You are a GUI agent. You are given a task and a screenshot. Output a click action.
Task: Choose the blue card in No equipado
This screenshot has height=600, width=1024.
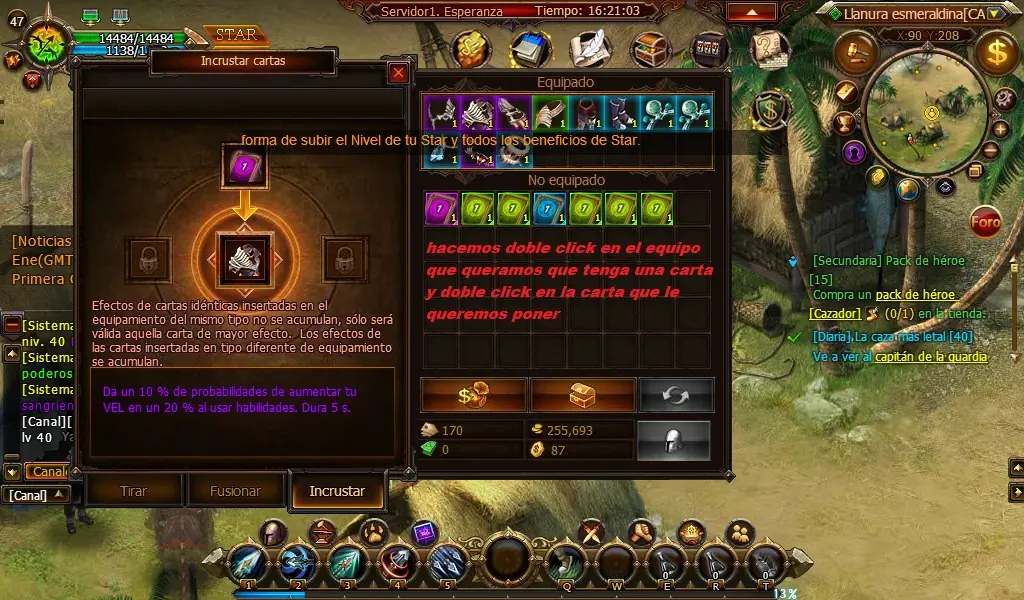click(x=546, y=209)
